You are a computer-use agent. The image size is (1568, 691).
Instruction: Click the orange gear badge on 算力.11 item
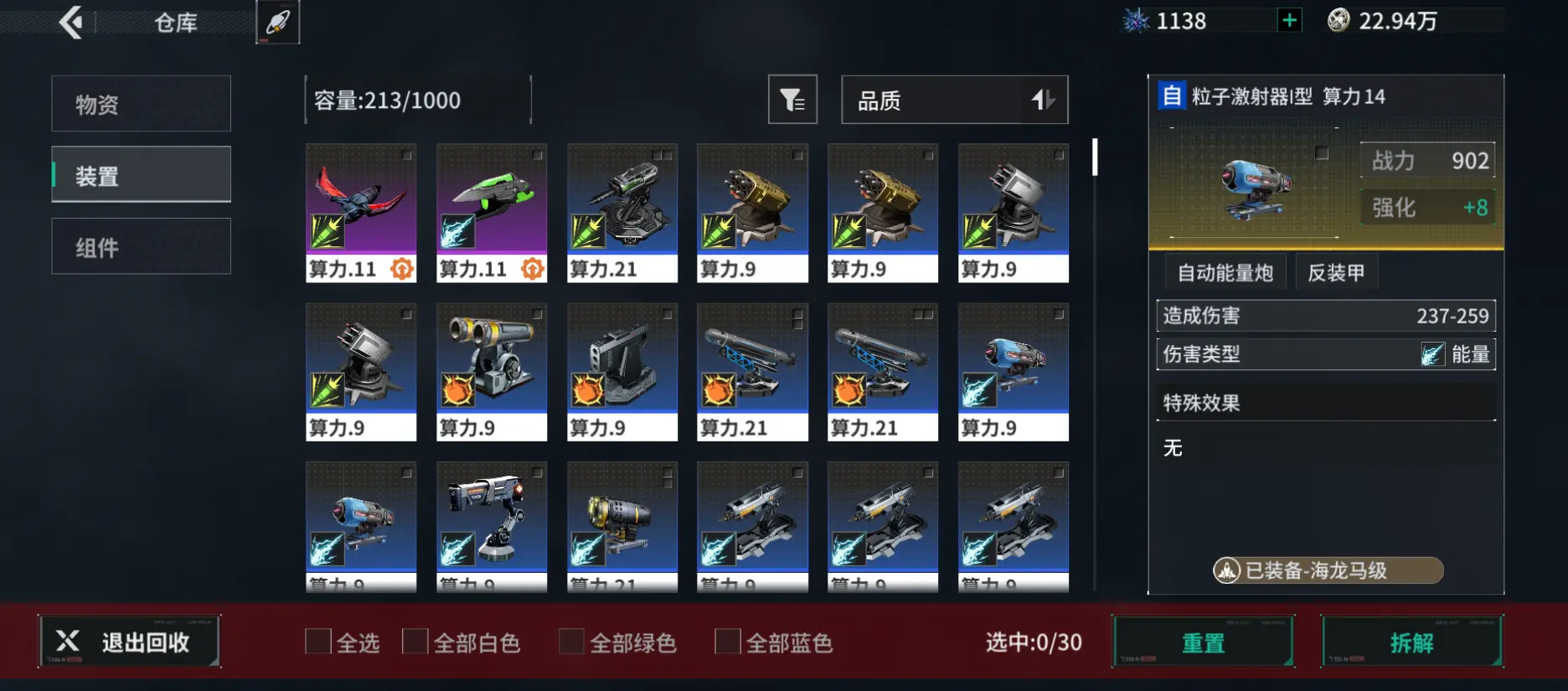[x=402, y=270]
